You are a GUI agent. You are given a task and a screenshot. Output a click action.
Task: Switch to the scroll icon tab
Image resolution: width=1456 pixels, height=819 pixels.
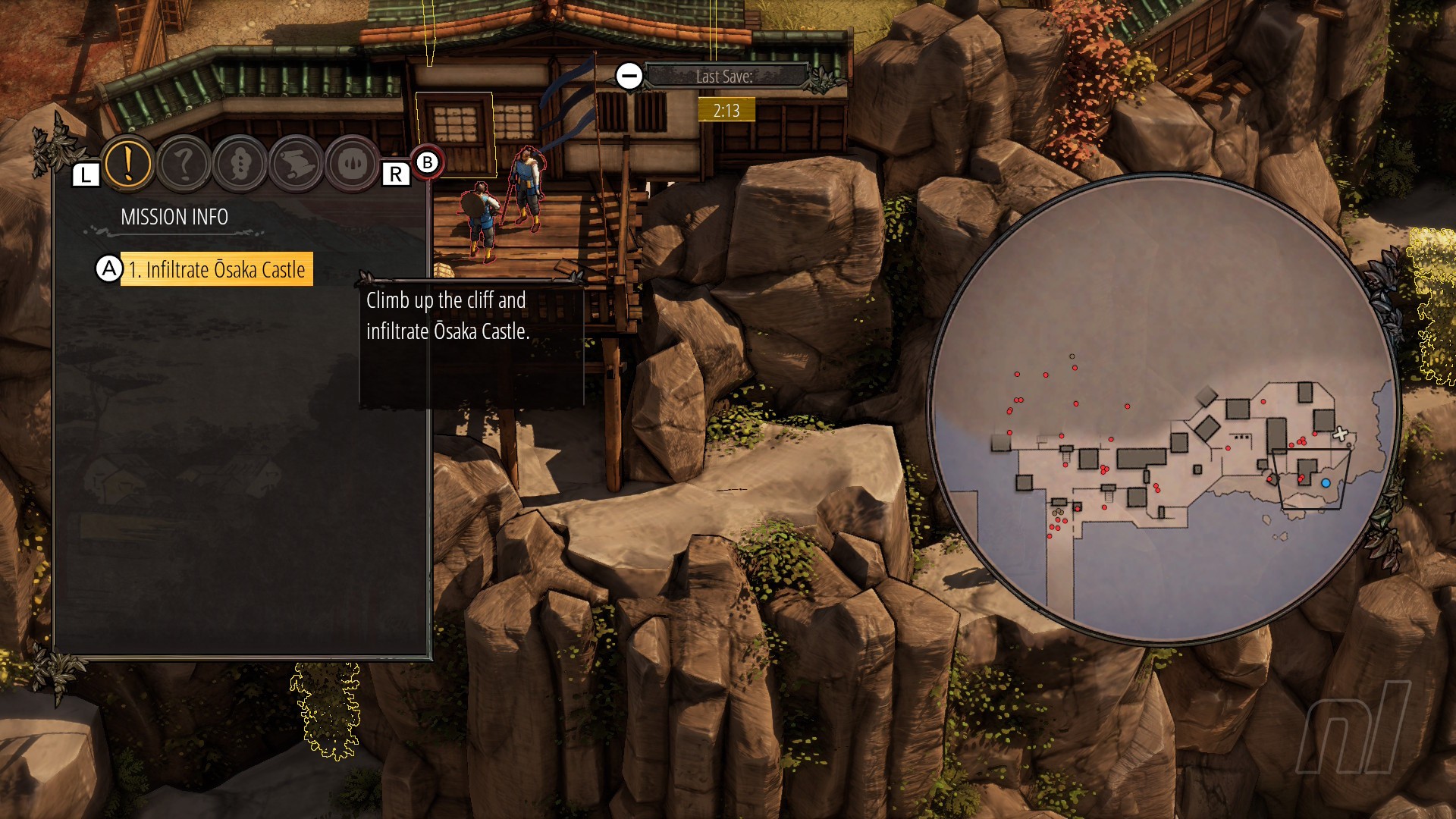tap(297, 164)
